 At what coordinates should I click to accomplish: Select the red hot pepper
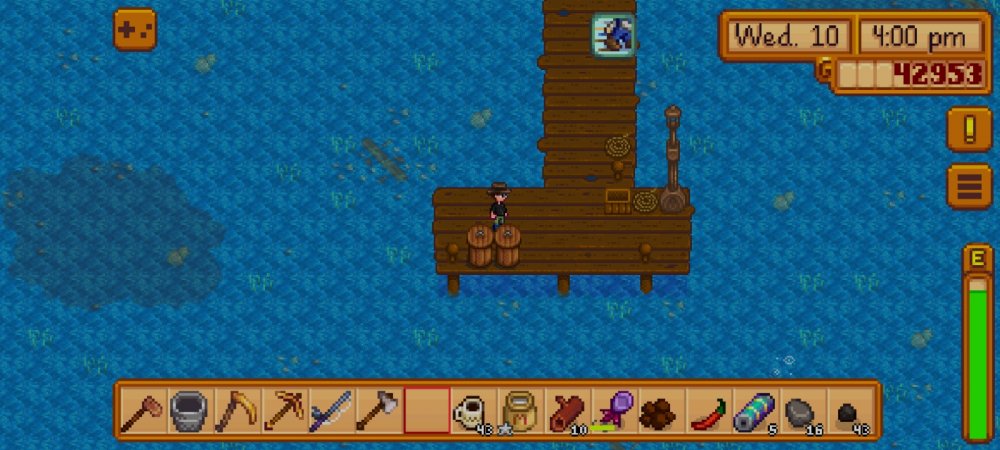coord(707,410)
